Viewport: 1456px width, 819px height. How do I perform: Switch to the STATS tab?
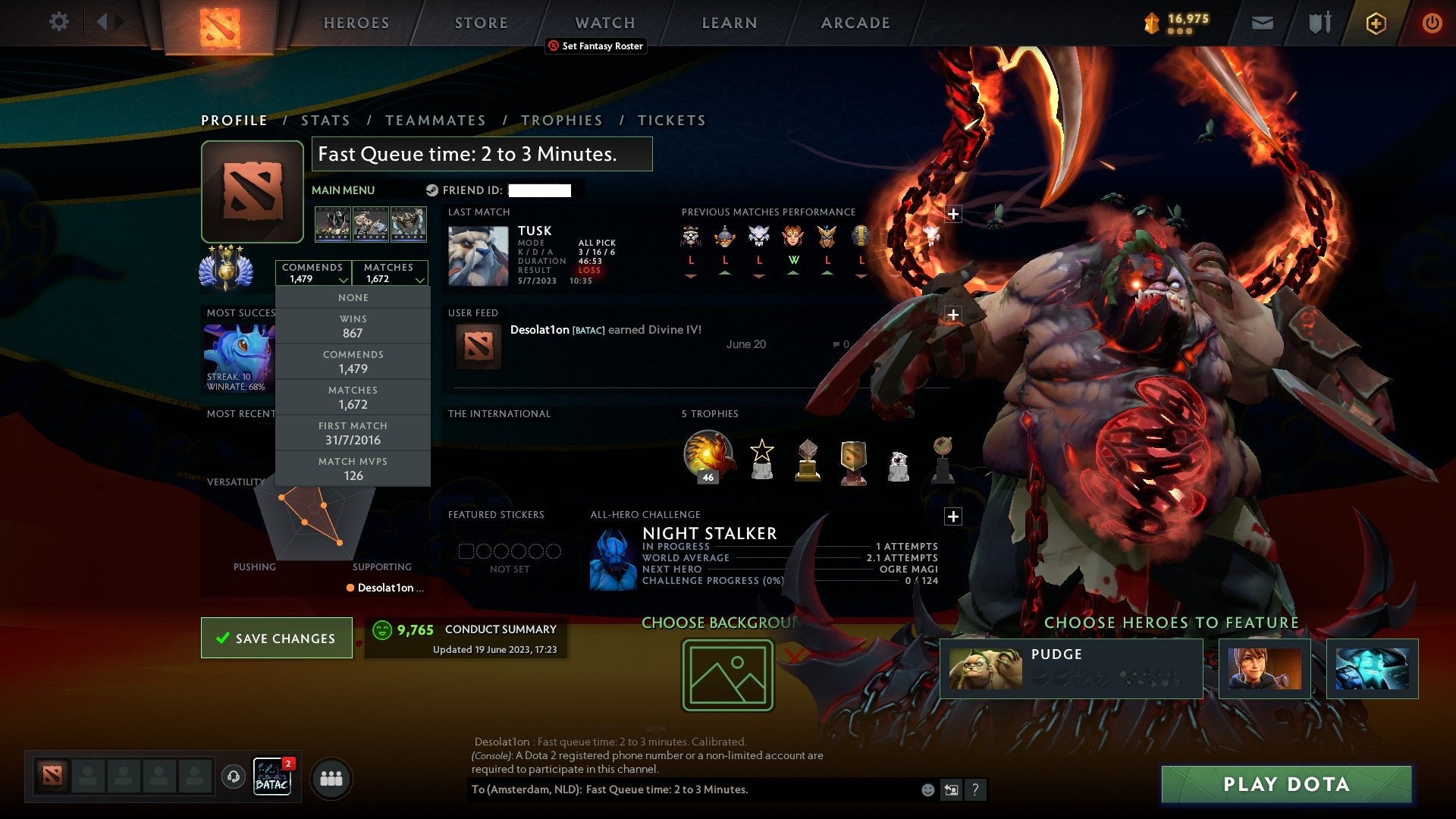click(325, 120)
